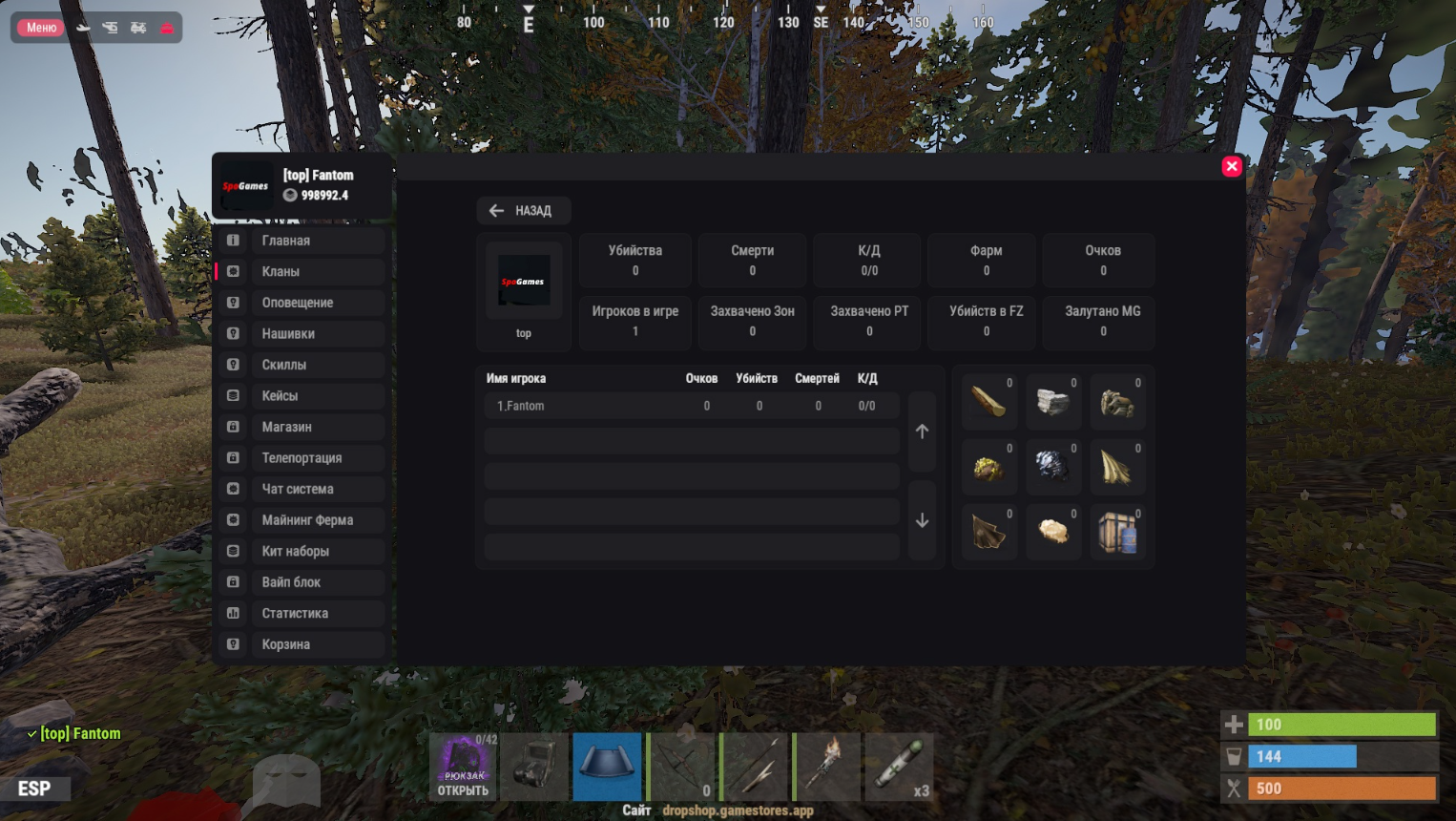Show the Кит наборы page
The width and height of the screenshot is (1456, 821).
click(301, 551)
